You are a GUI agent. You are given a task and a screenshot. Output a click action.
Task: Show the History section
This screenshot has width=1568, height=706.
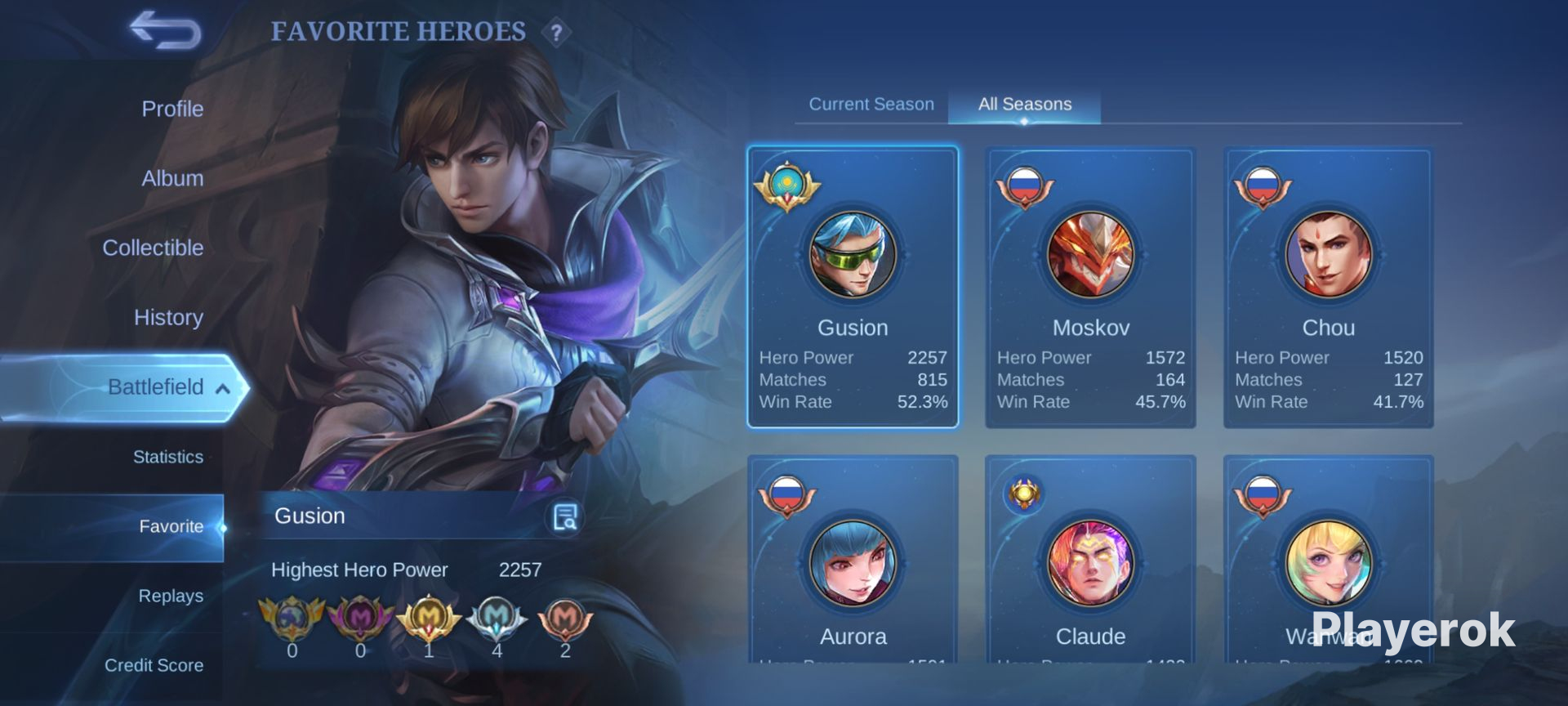168,317
